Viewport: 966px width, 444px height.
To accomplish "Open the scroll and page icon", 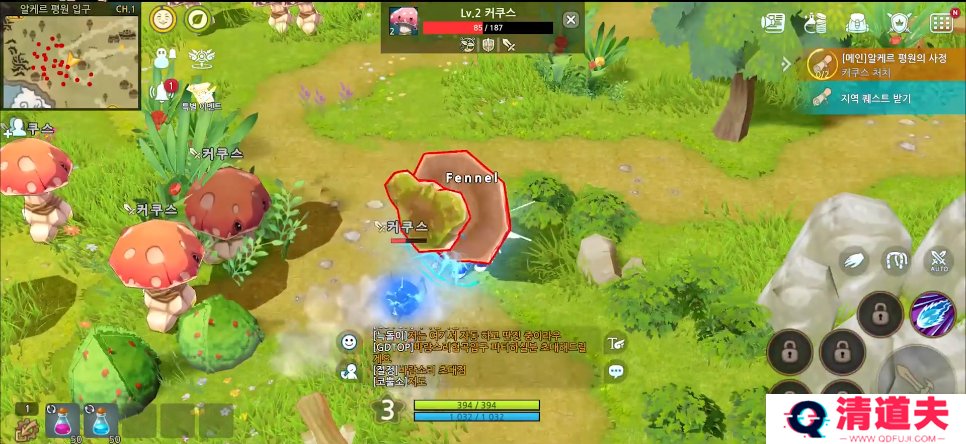I will (x=774, y=22).
